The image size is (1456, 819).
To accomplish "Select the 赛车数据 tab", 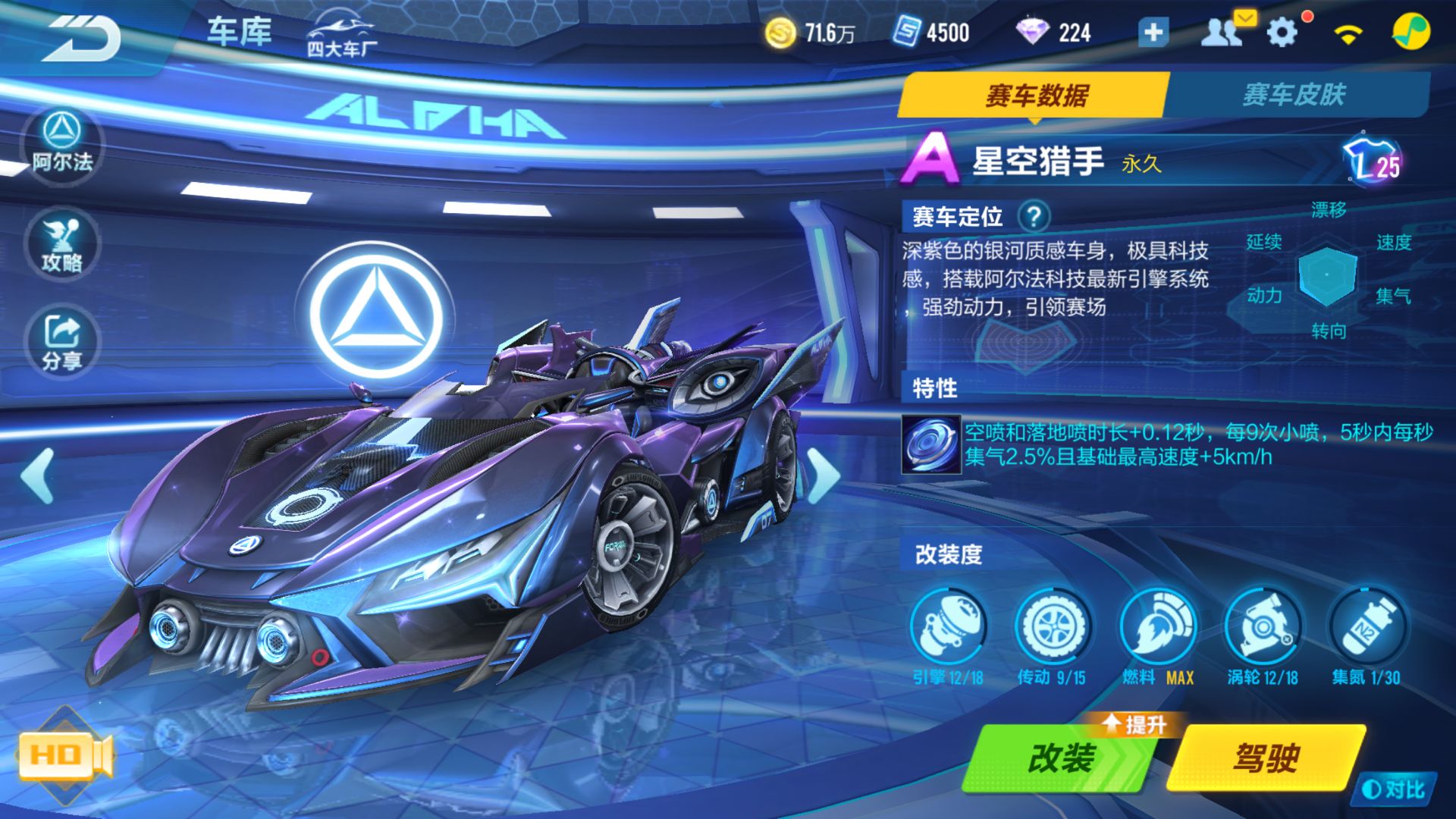I will click(x=1039, y=95).
